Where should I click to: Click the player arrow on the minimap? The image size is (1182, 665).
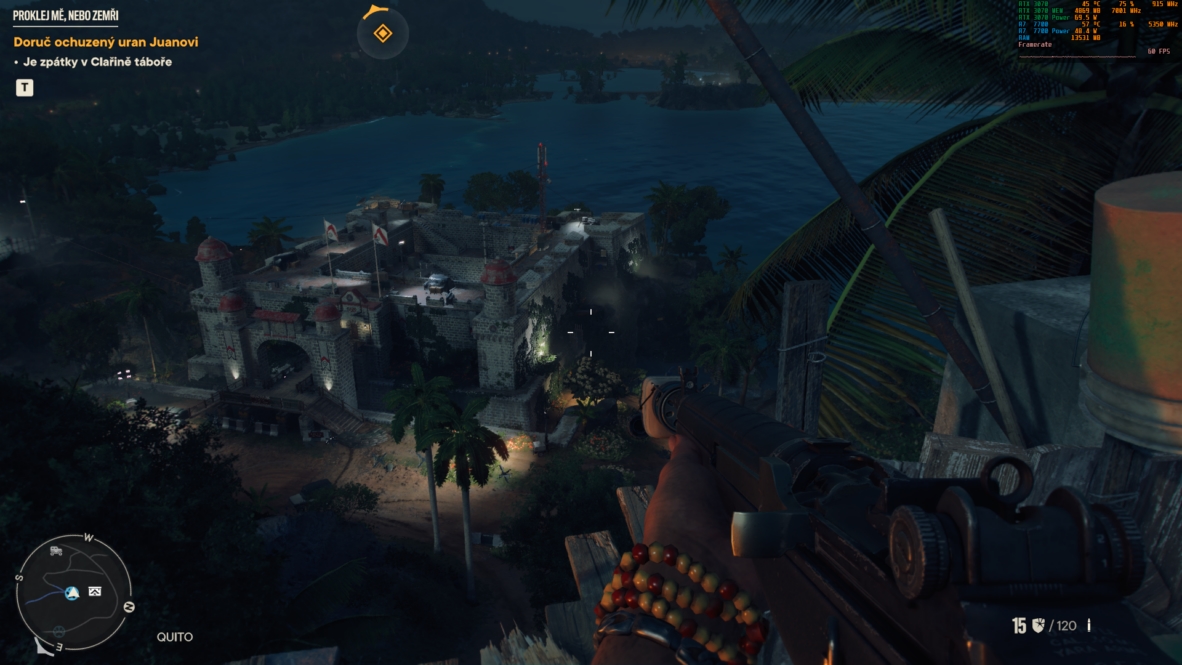tap(72, 593)
